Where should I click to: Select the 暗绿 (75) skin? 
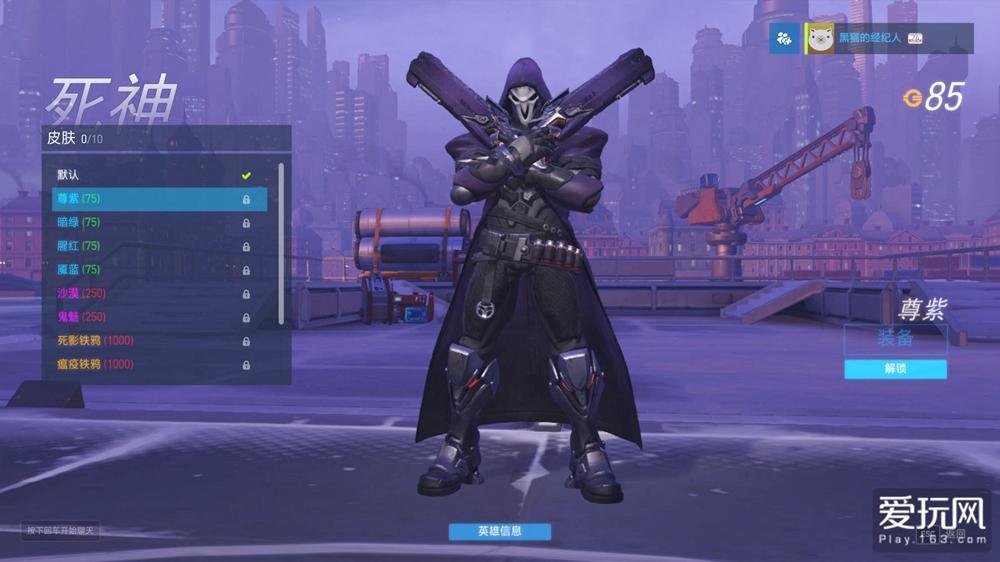pos(150,222)
